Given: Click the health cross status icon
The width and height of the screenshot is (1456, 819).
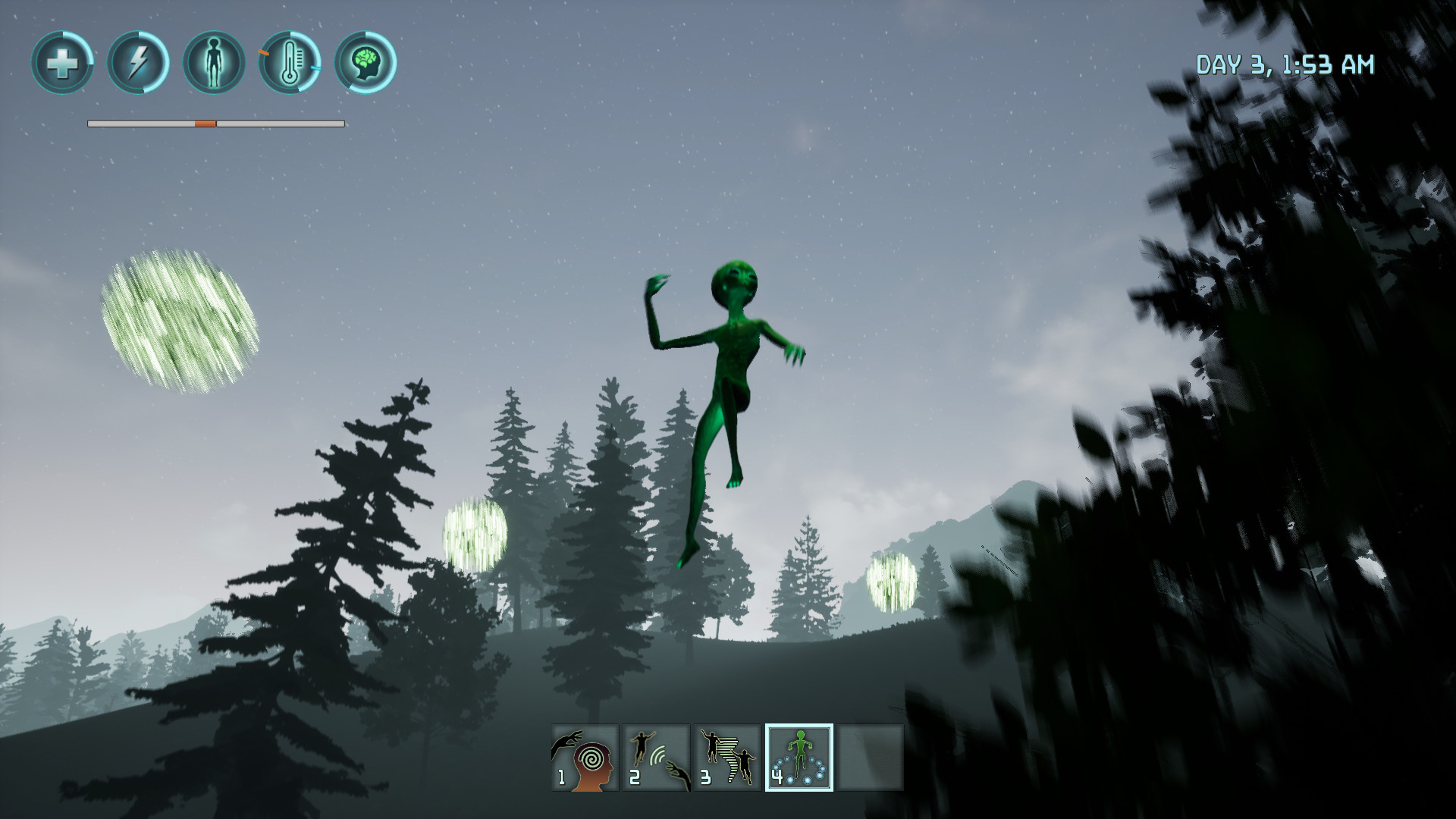Looking at the screenshot, I should (63, 63).
